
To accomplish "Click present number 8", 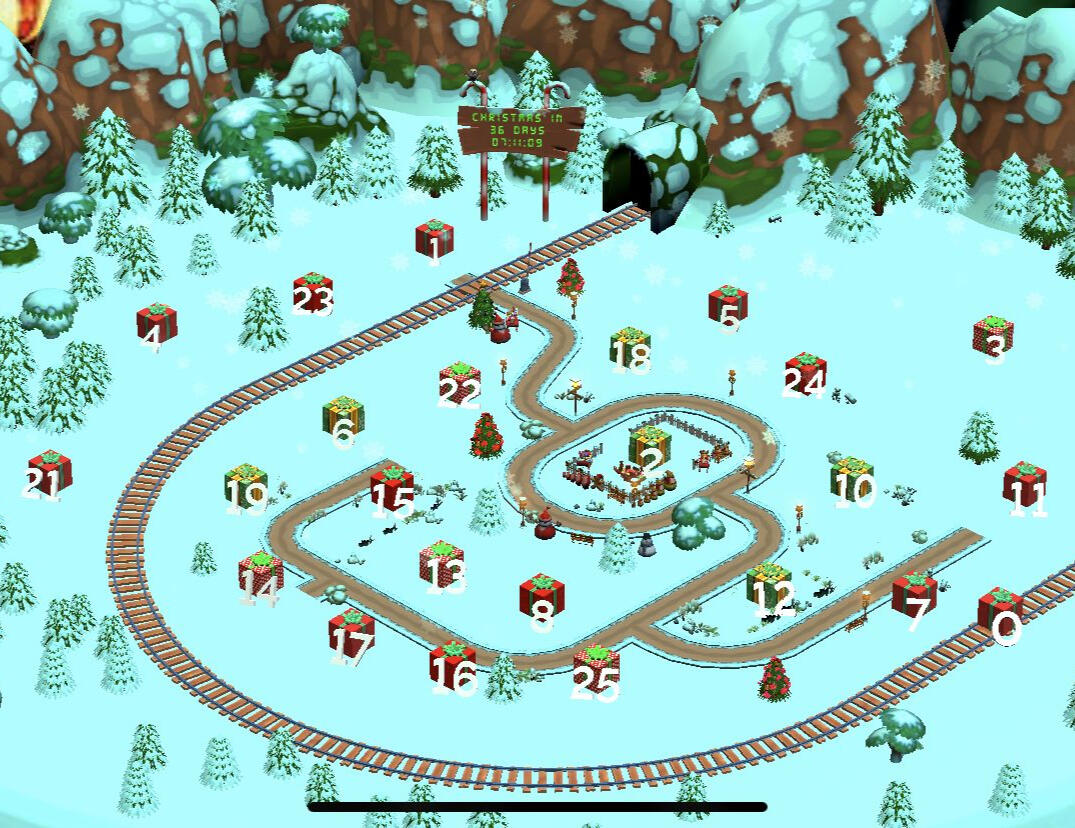I will (x=542, y=597).
